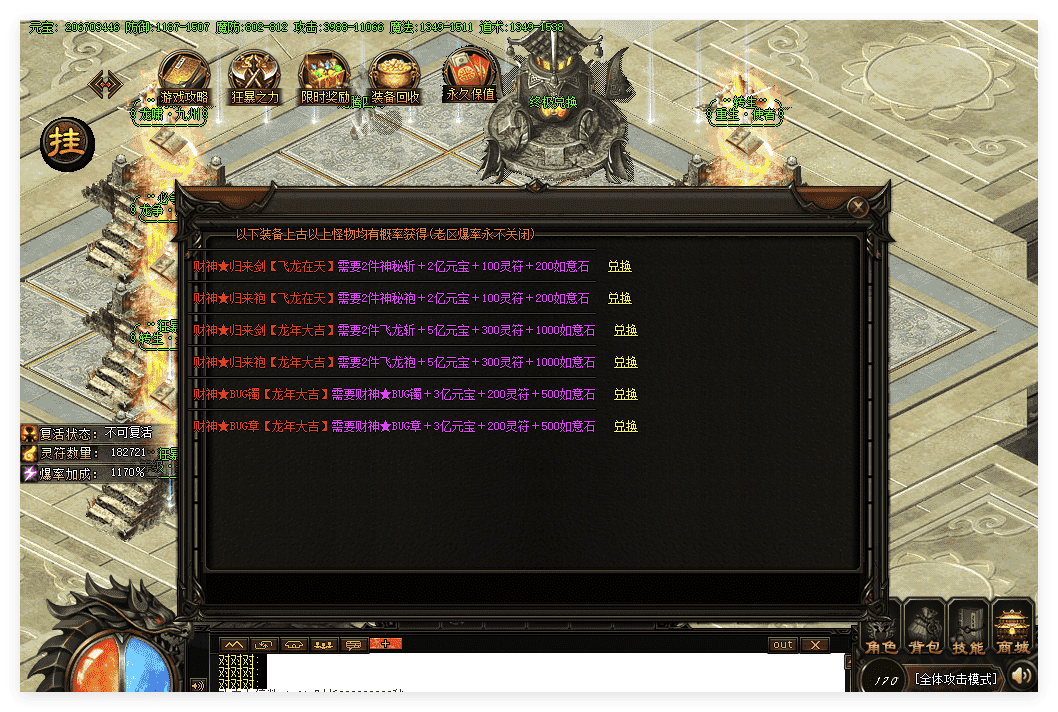
Task: Open the 背包 backpack
Action: tap(925, 628)
